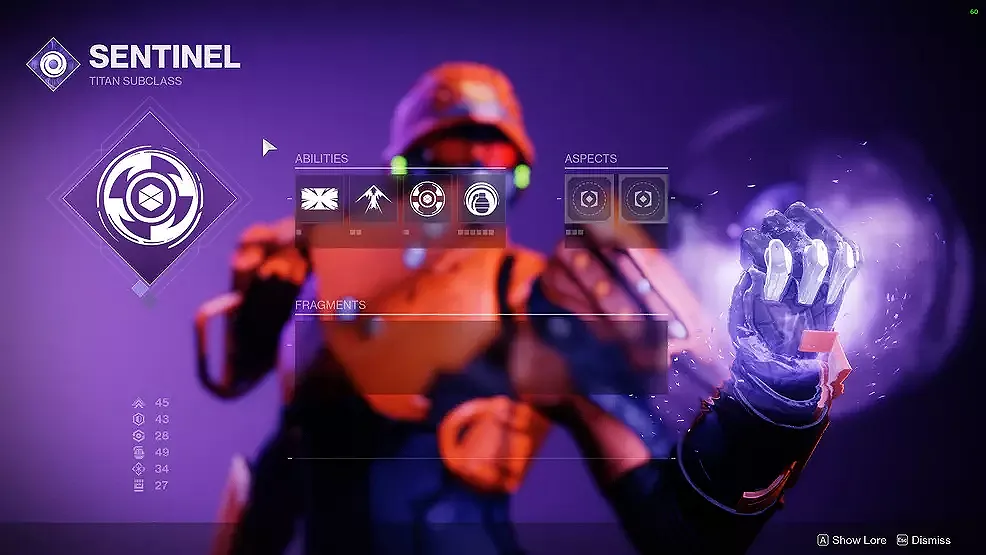
Task: Dismiss the Sentinel subclass screen
Action: 924,540
